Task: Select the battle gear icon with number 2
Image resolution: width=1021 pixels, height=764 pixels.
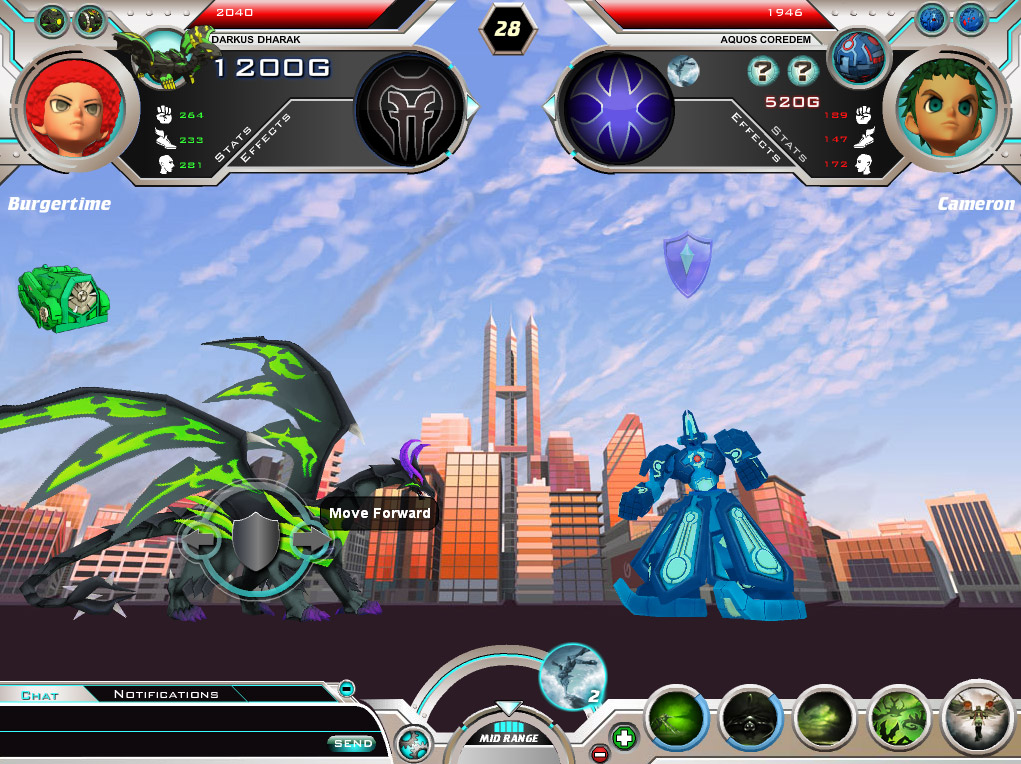Action: (x=572, y=676)
